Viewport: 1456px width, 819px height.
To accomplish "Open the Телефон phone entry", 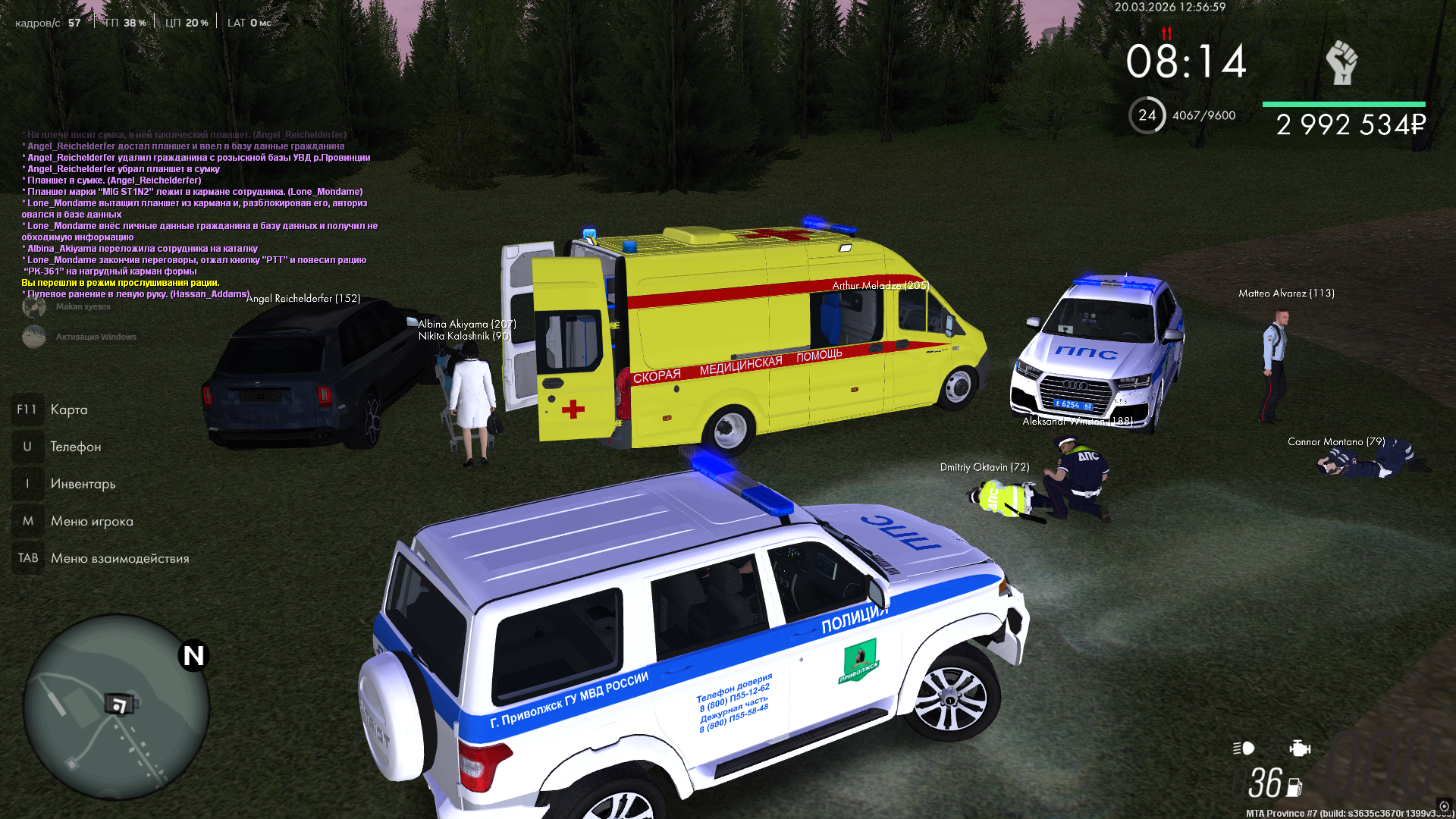I will [75, 447].
